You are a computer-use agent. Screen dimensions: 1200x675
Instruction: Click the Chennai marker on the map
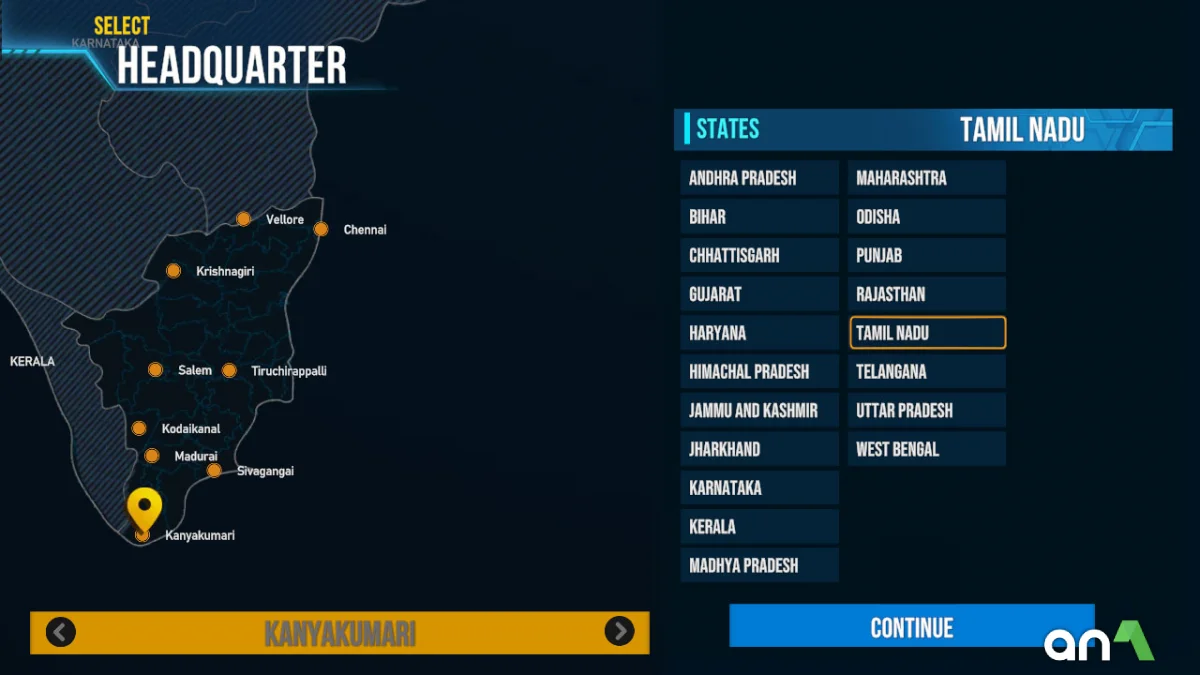321,229
